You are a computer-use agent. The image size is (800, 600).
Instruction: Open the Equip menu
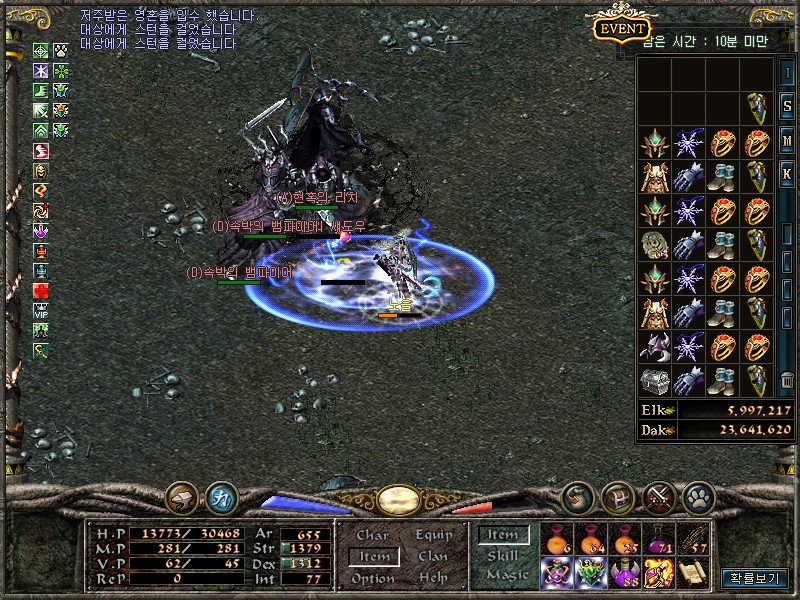pyautogui.click(x=434, y=536)
